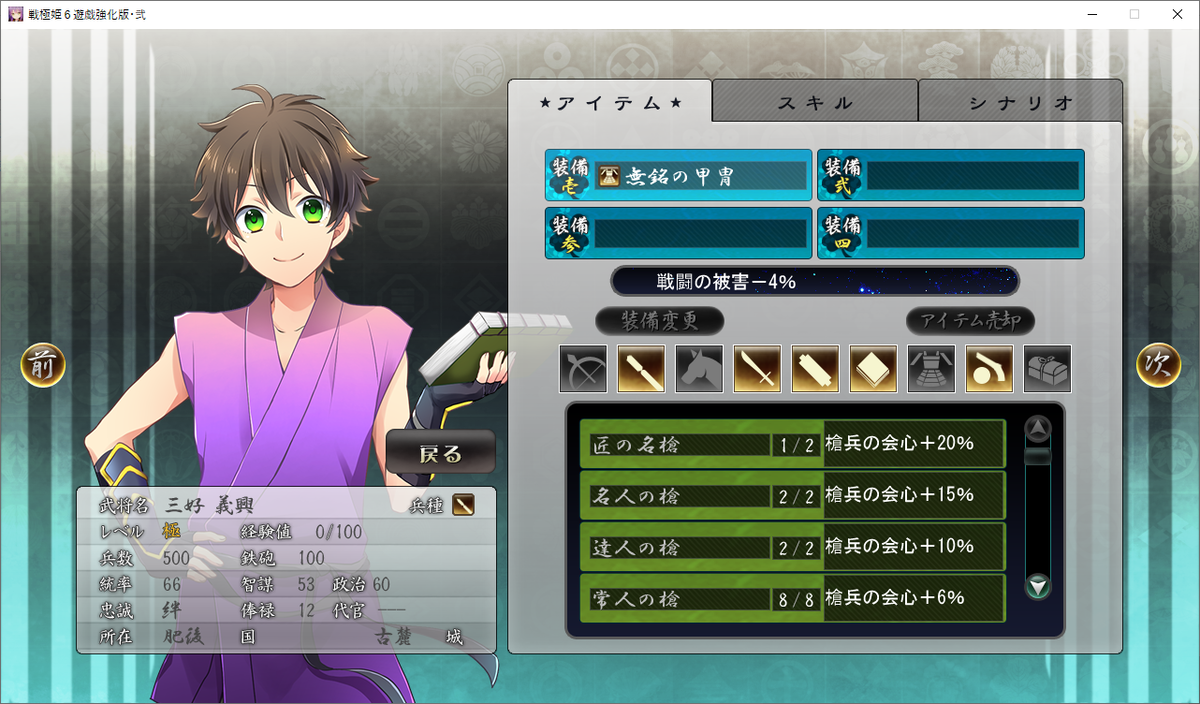Go back with the 戻る button
The height and width of the screenshot is (704, 1200).
441,453
